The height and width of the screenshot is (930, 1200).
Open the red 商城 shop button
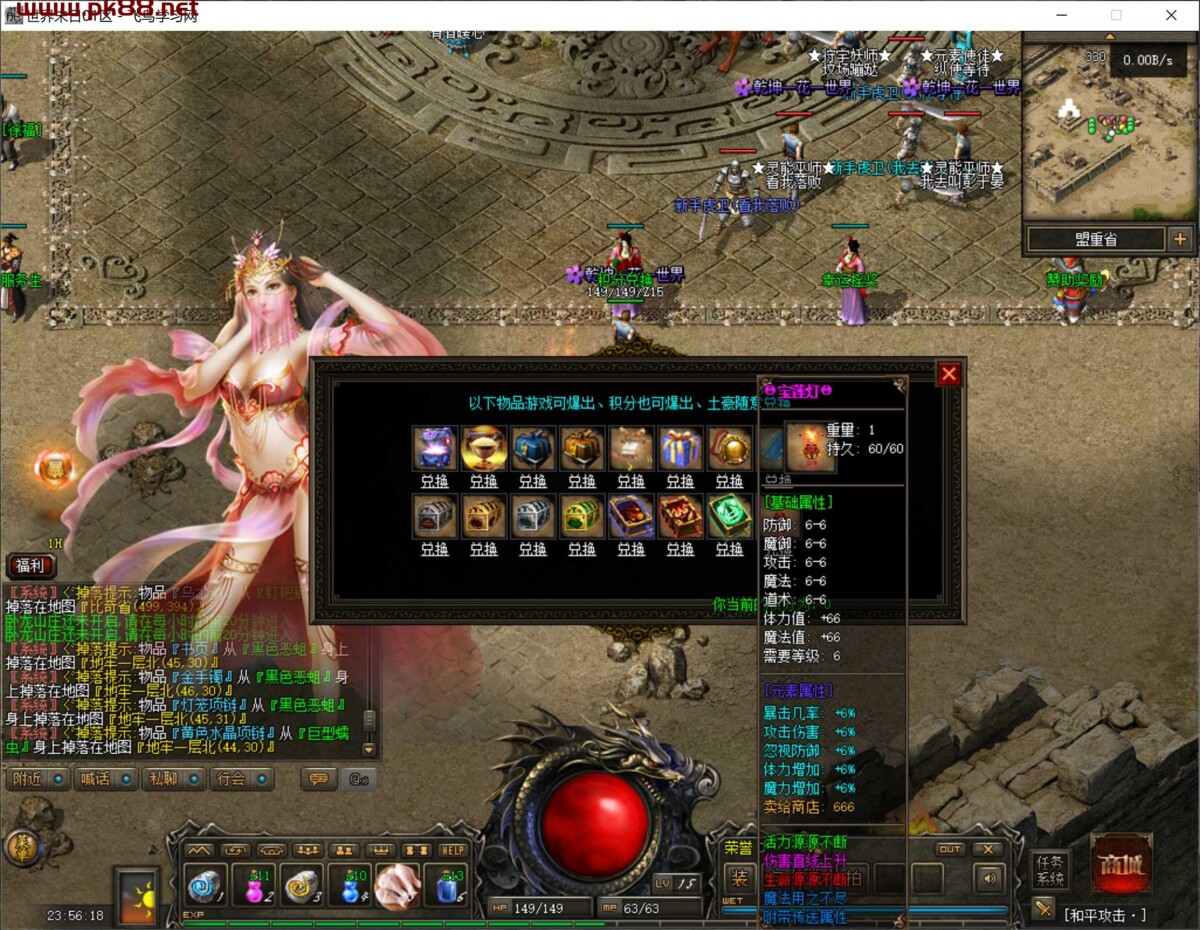pos(1121,862)
